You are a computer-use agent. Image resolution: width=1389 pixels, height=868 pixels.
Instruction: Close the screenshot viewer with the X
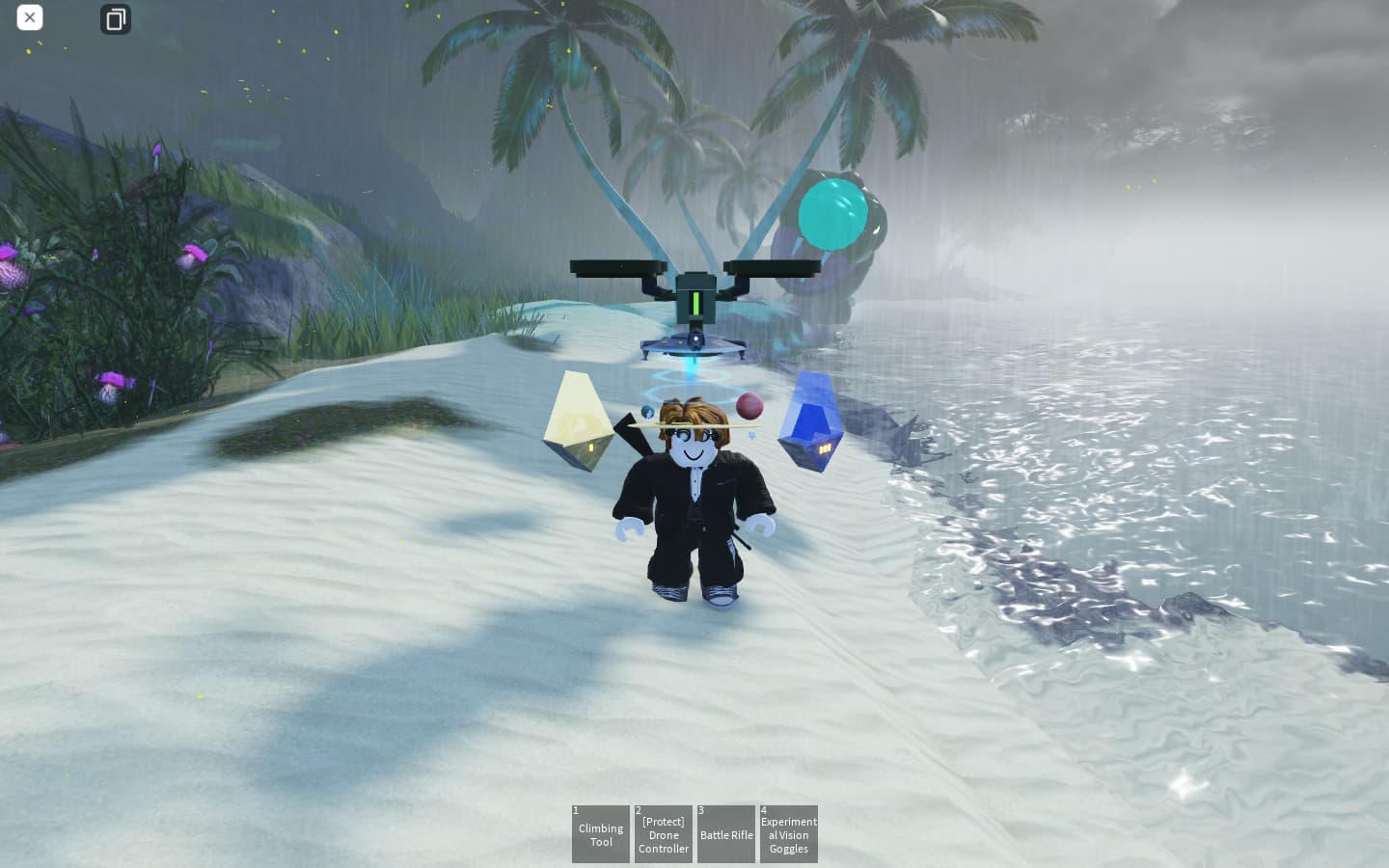30,17
